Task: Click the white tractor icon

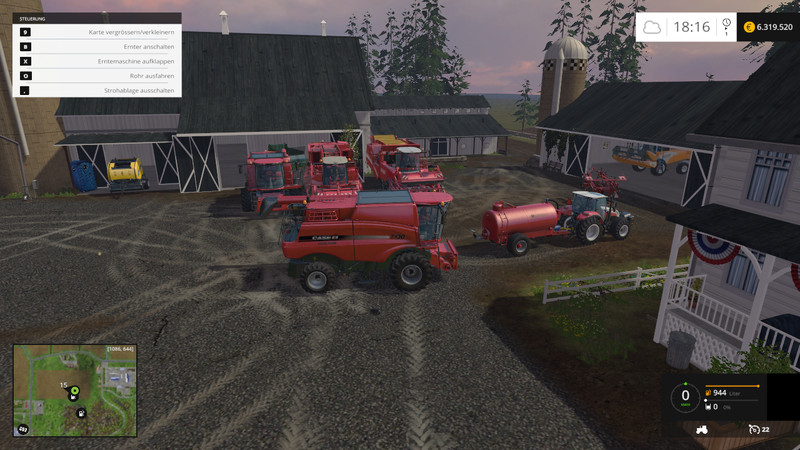Action: (x=702, y=429)
